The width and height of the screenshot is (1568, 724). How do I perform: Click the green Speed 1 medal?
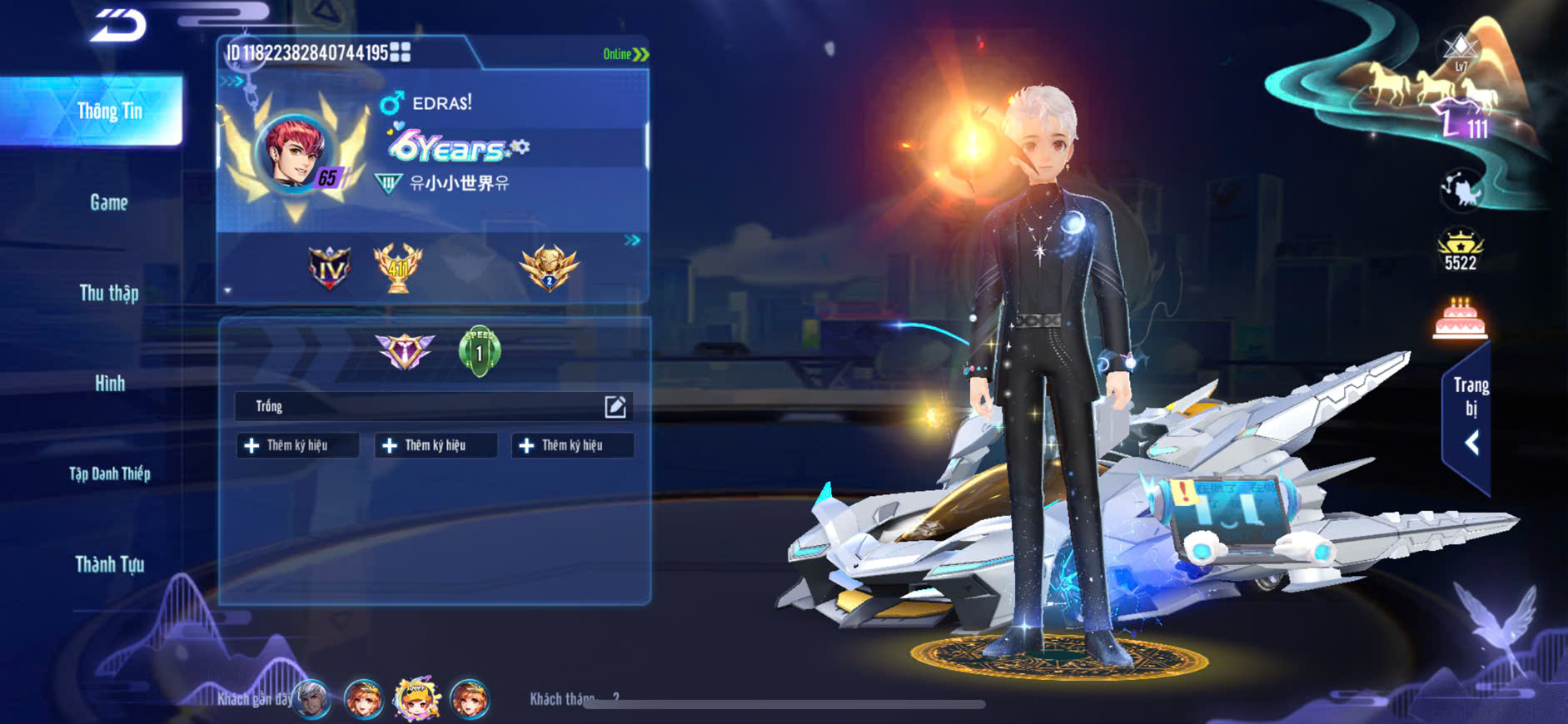coord(480,351)
